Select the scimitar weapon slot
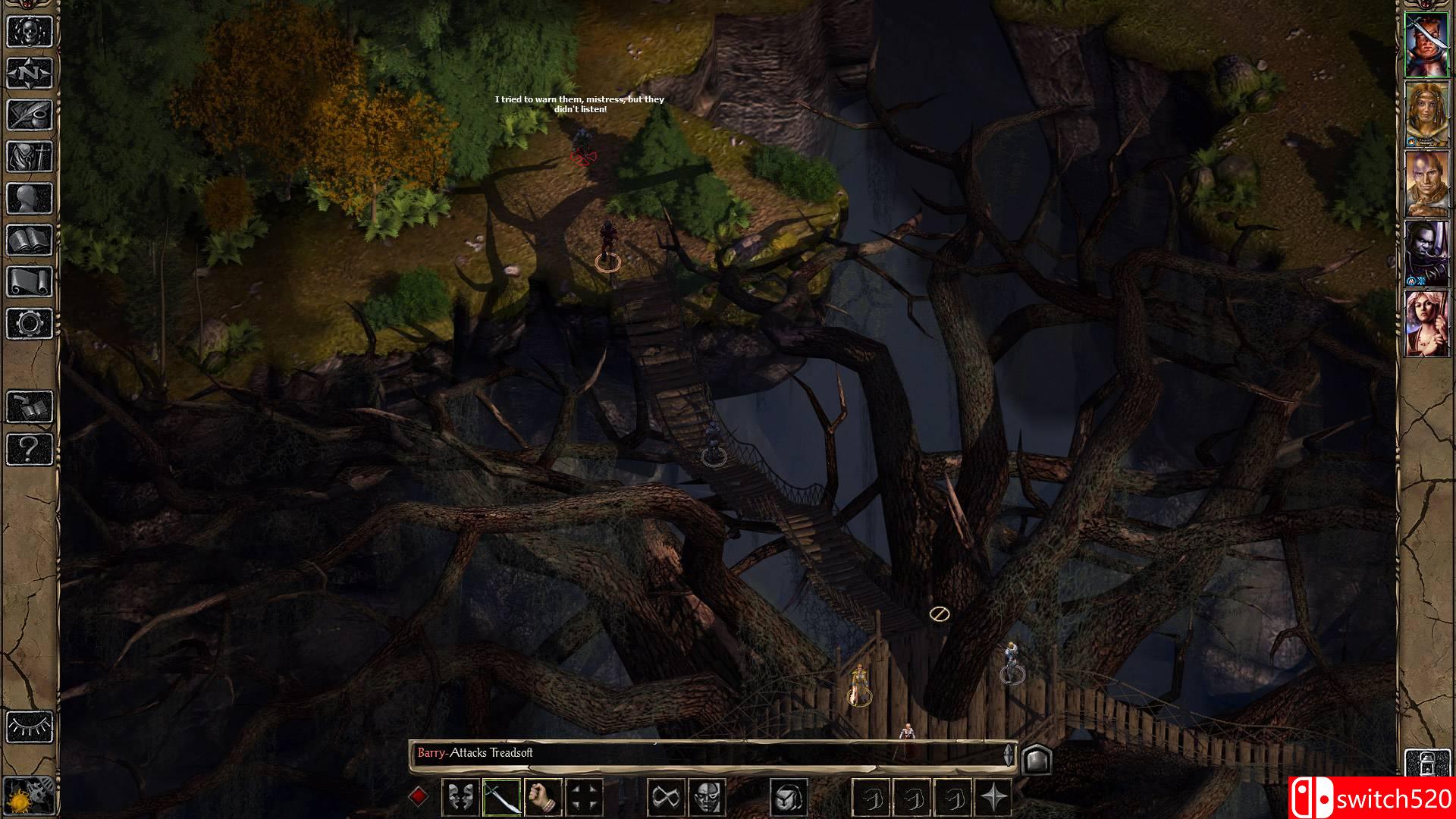 tap(501, 797)
